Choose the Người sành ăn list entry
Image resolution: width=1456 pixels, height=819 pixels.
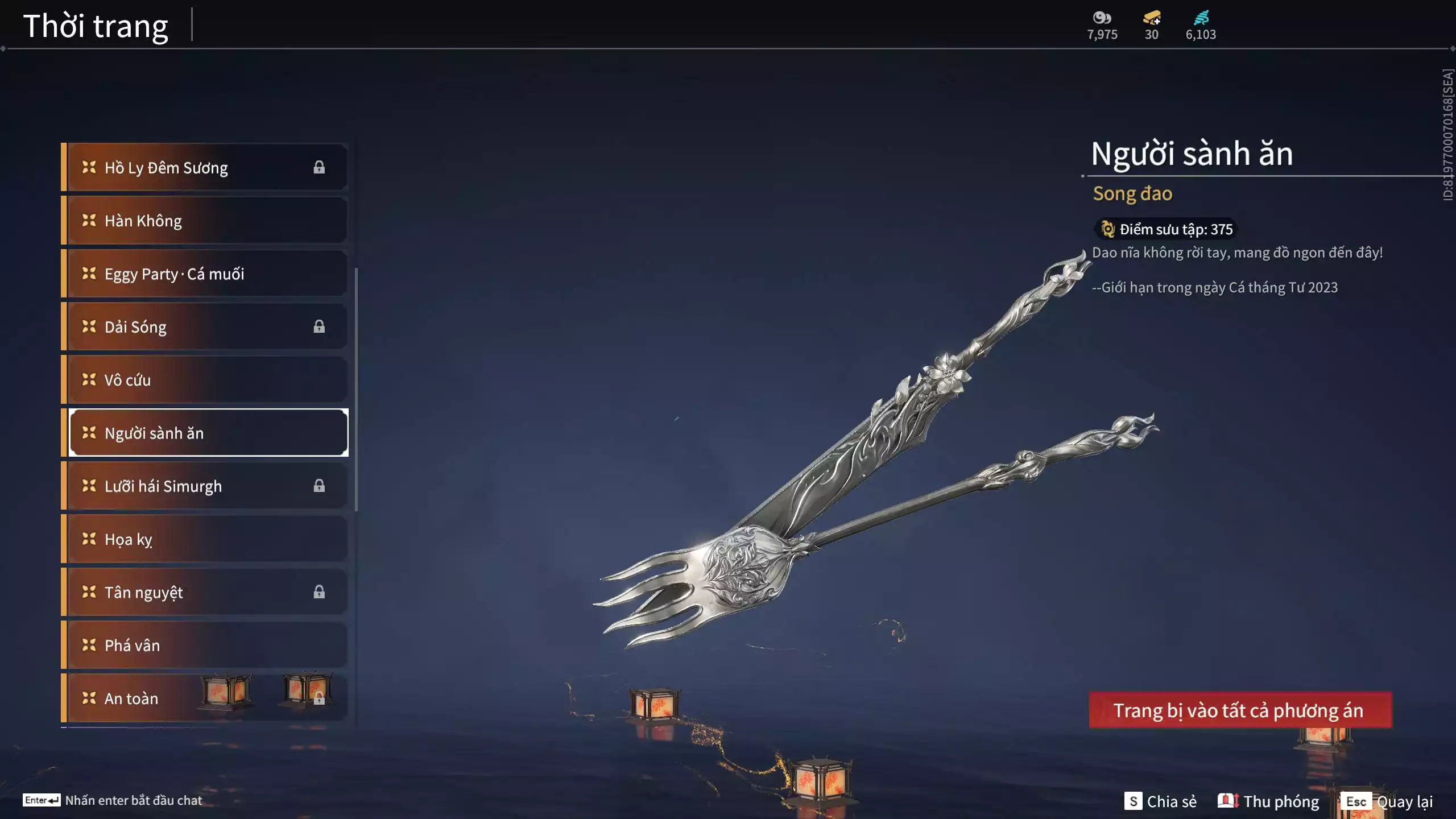[x=208, y=433]
